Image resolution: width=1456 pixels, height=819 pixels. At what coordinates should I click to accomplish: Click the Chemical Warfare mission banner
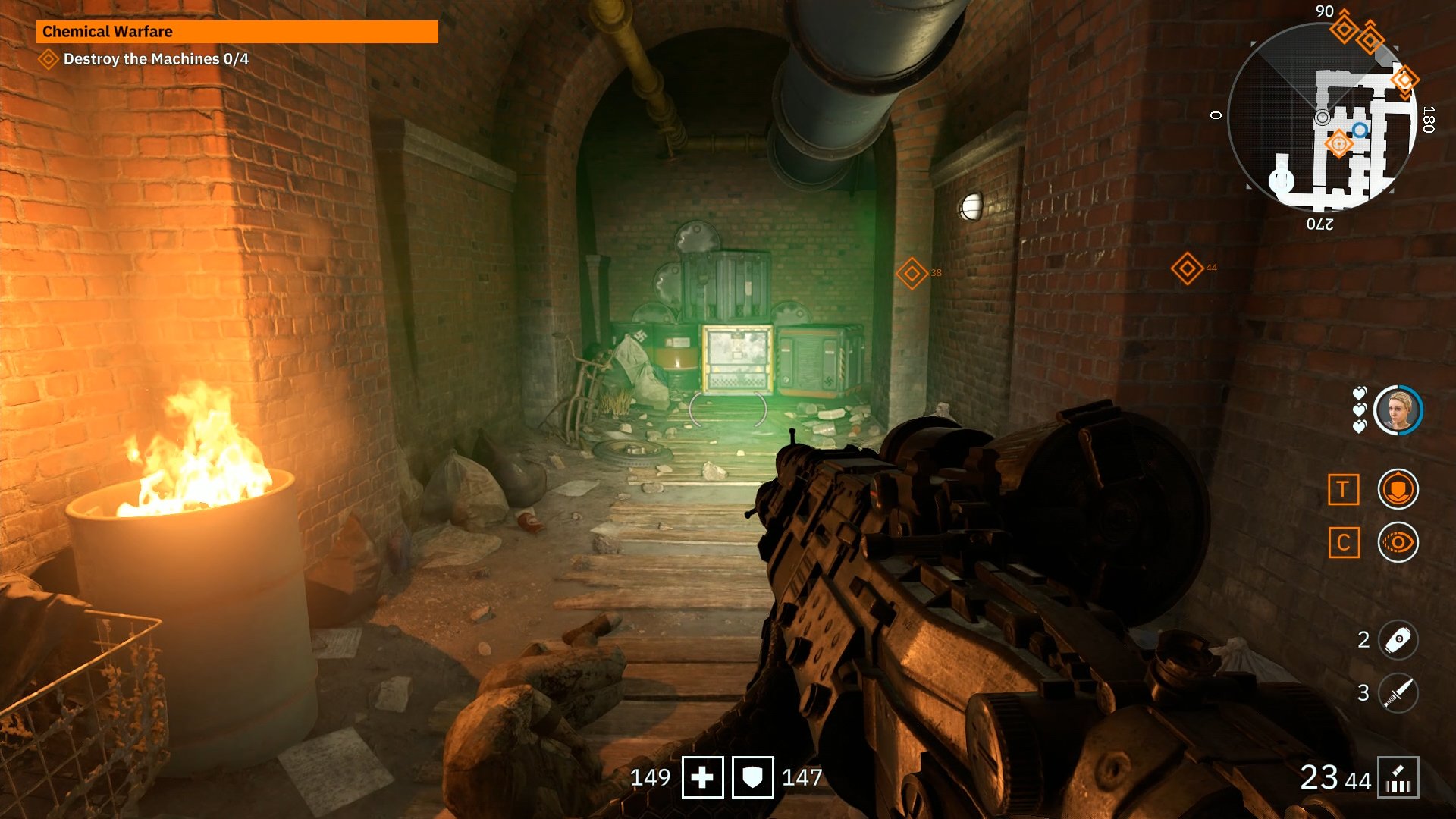click(235, 32)
